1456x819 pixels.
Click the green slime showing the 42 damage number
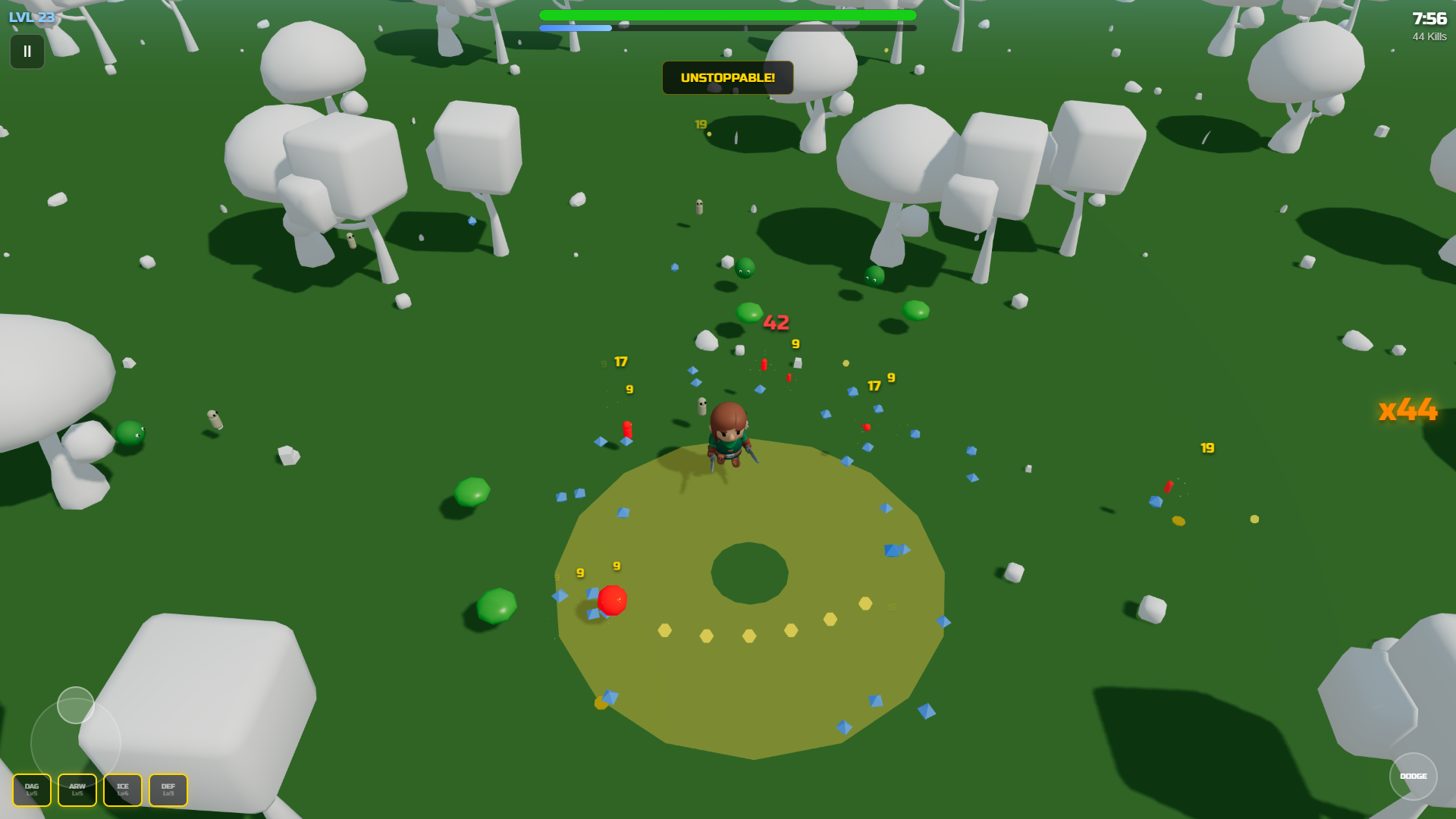coord(749,312)
